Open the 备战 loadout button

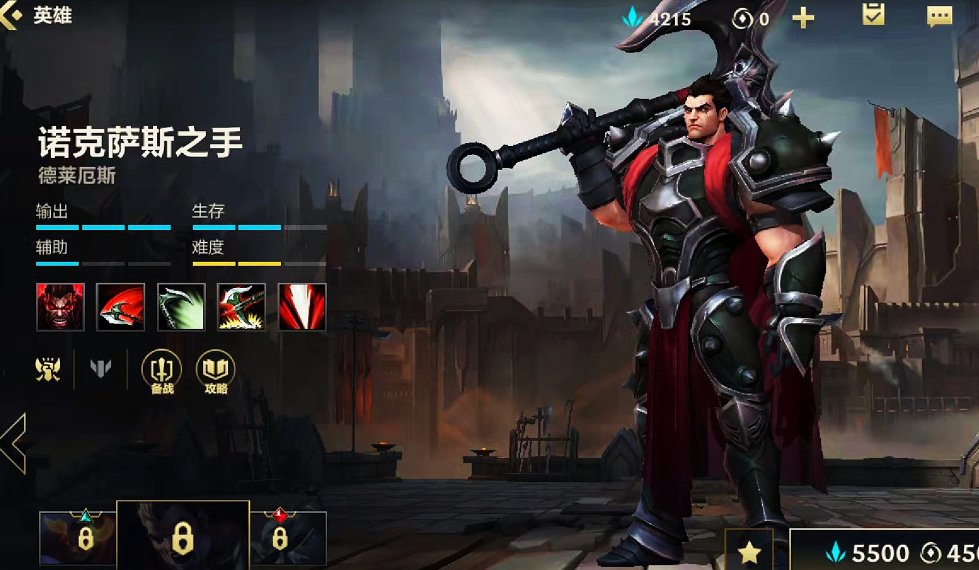coord(162,371)
